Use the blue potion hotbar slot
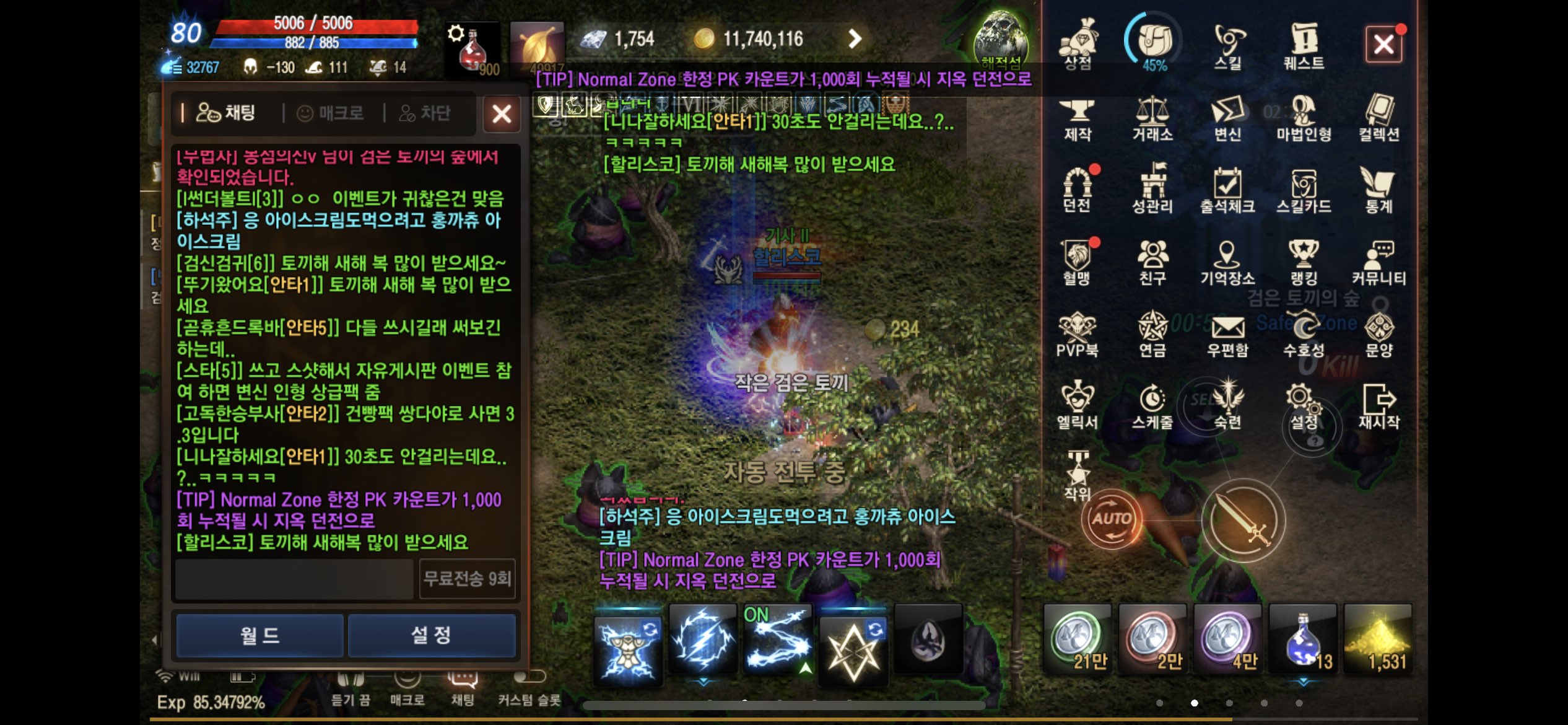Screen dimensions: 1568x725 [1304, 639]
